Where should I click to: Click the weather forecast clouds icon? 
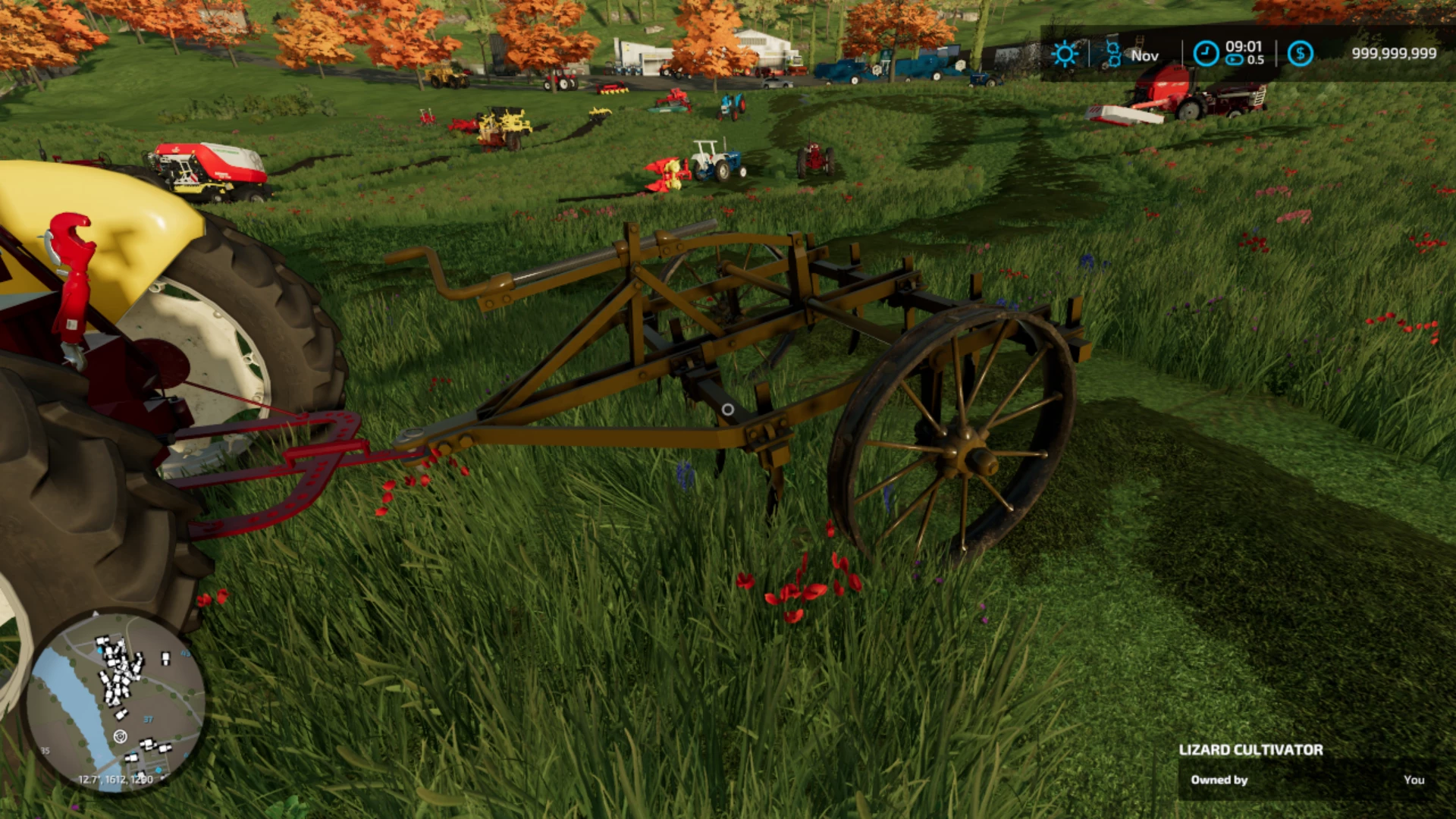pos(1112,53)
